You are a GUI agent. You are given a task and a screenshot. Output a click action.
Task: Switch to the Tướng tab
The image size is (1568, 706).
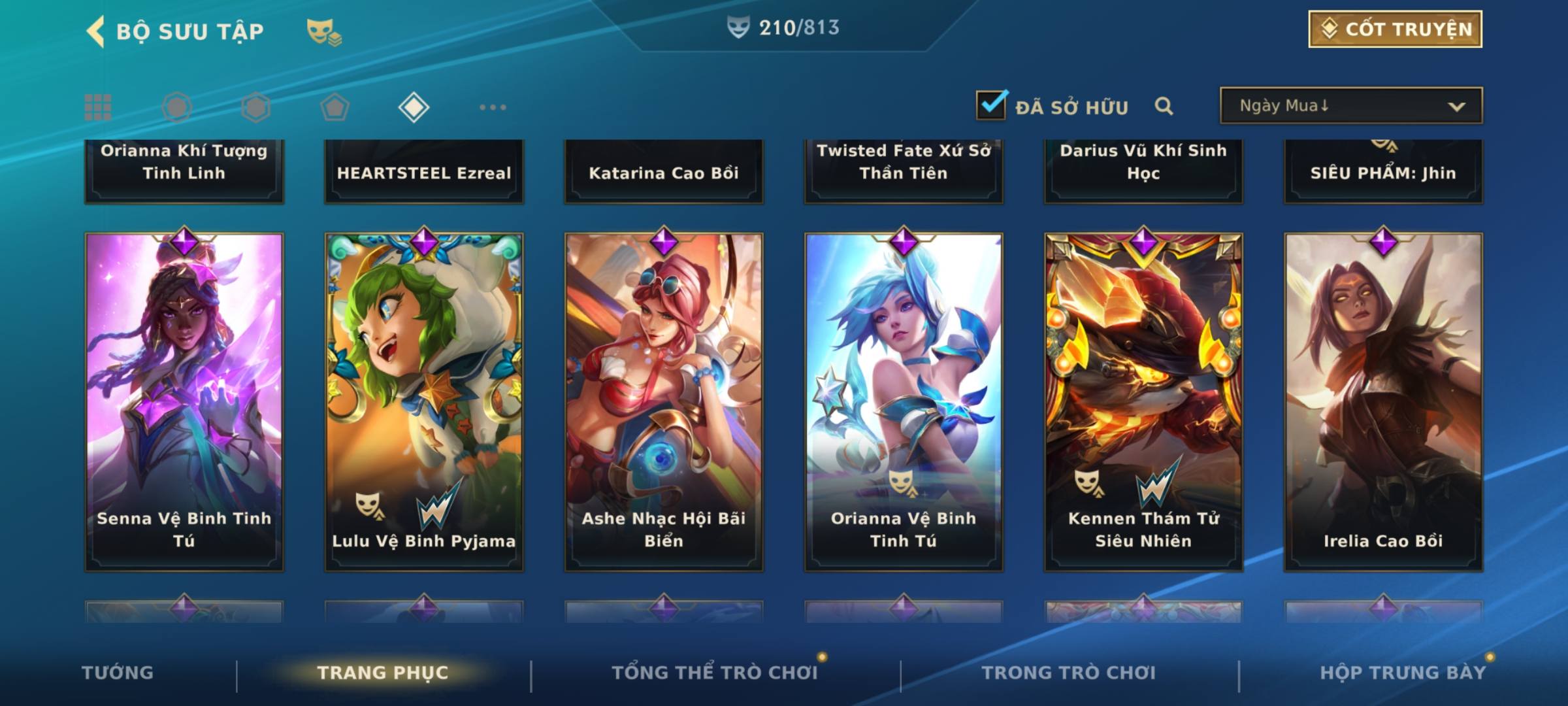click(118, 673)
